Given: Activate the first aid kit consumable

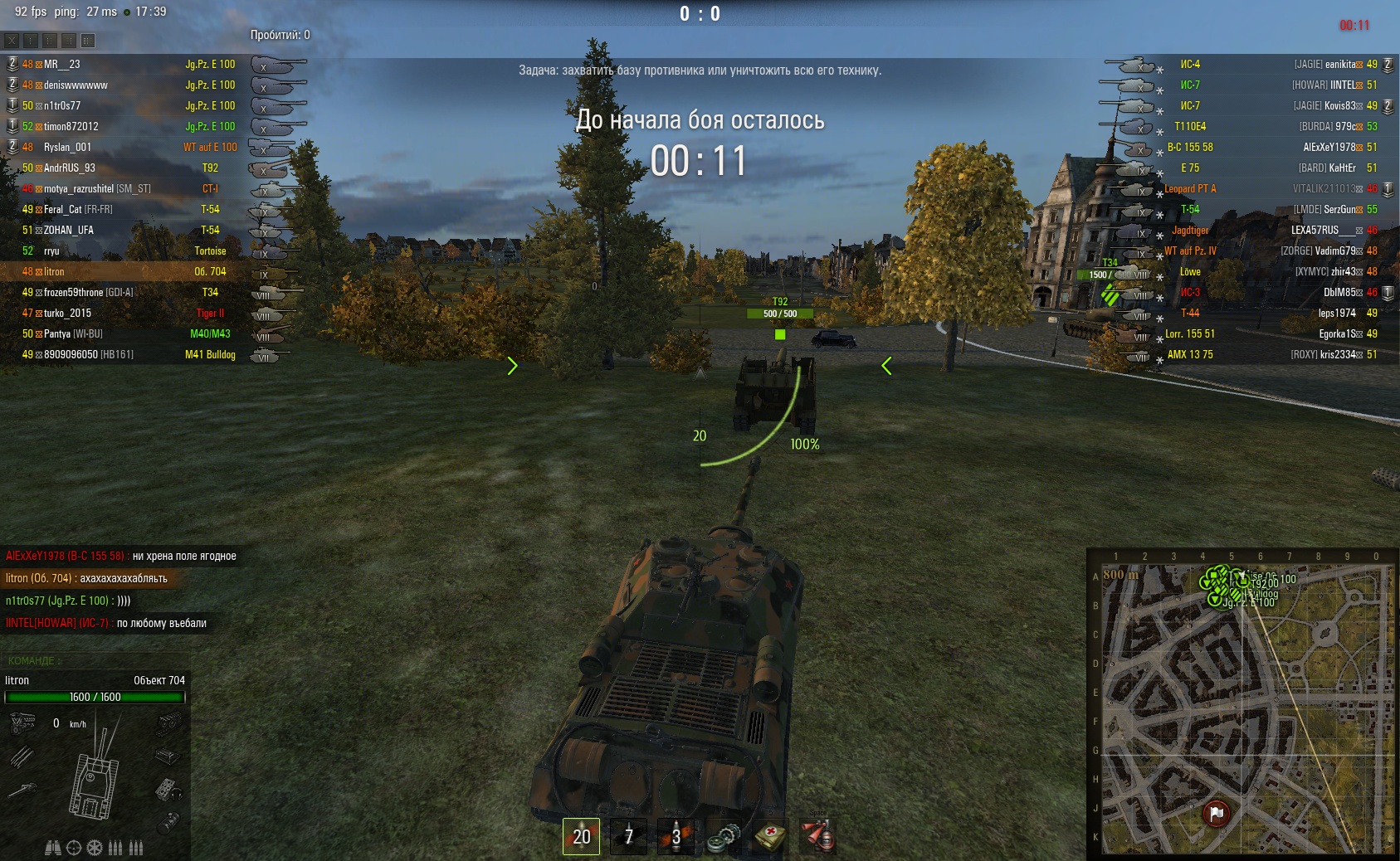Looking at the screenshot, I should (x=770, y=836).
